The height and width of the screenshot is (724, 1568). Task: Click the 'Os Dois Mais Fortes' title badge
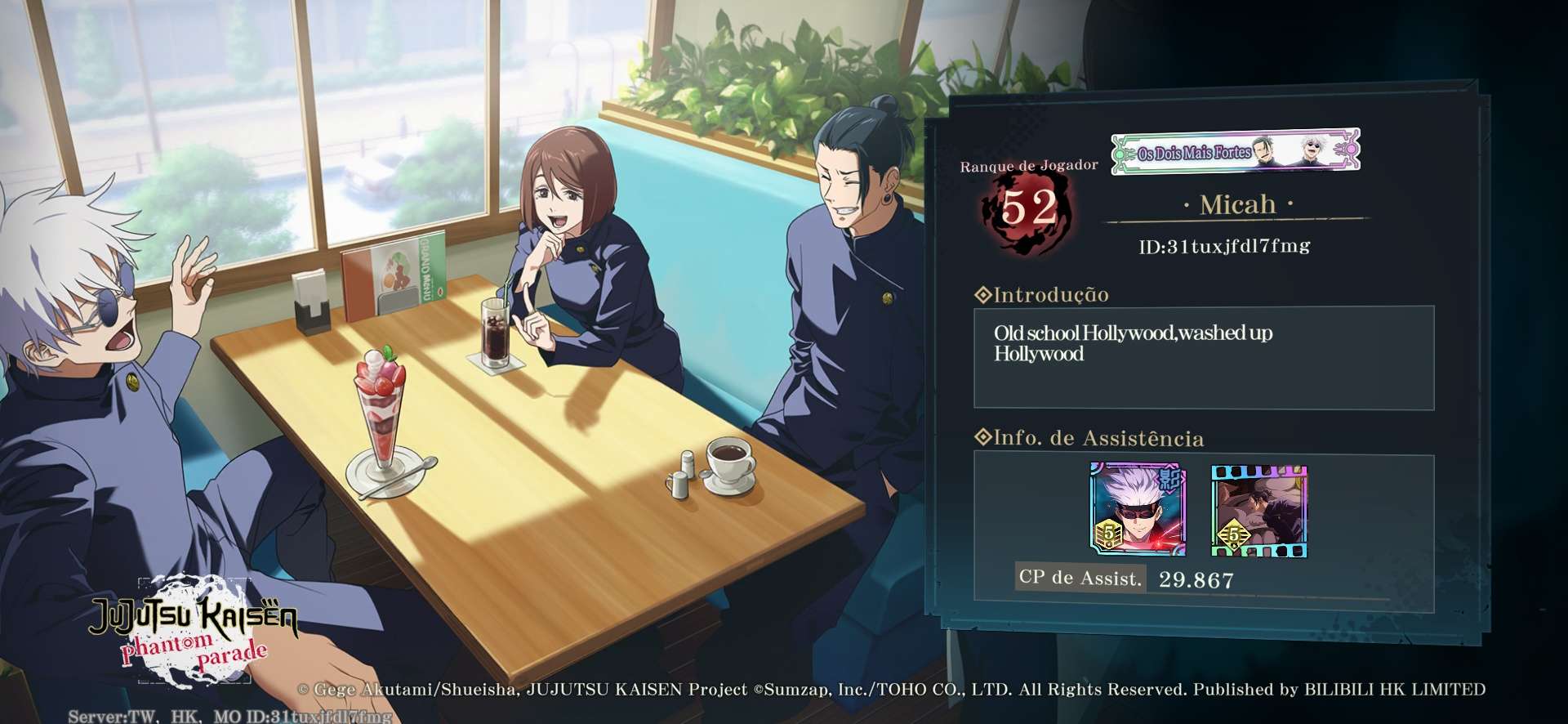tap(1235, 151)
